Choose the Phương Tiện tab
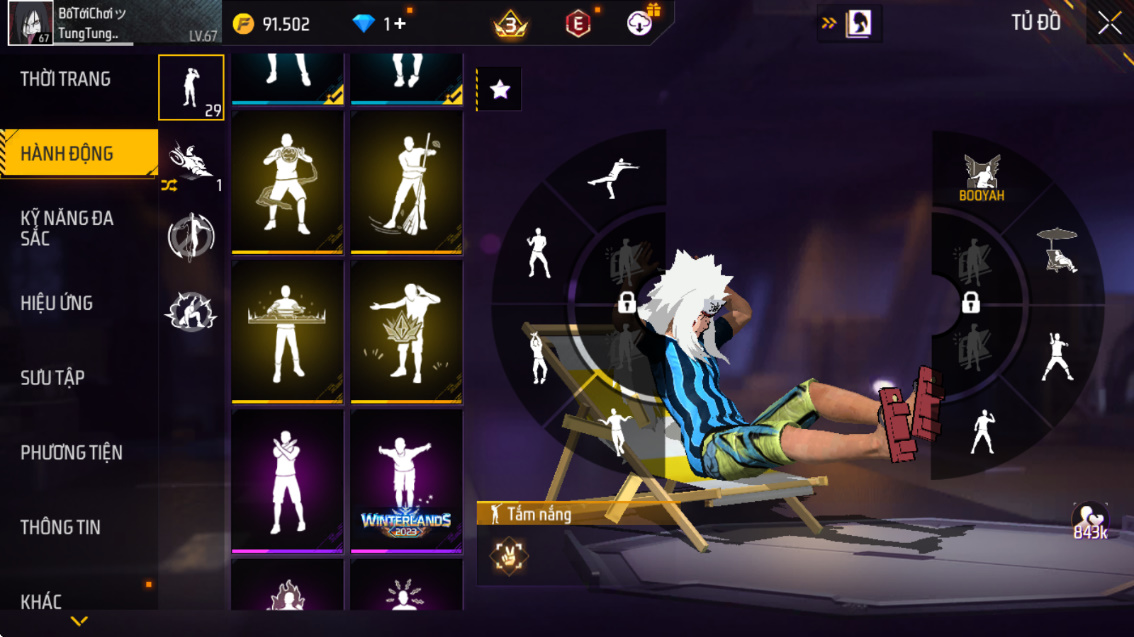Viewport: 1134px width, 637px height. point(71,453)
